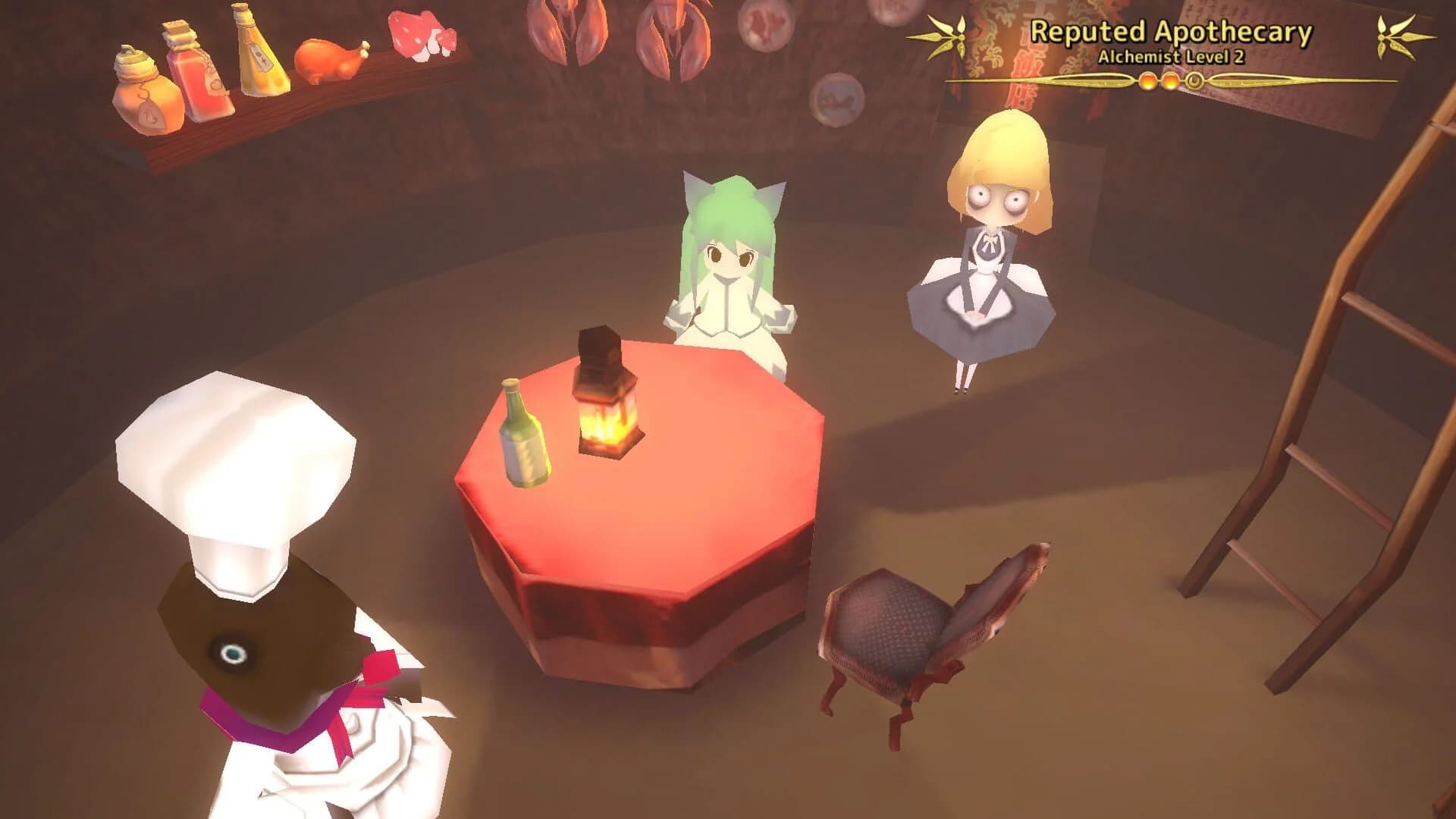Toggle the second orange progress orb
This screenshot has width=1456, height=819.
[x=1171, y=82]
